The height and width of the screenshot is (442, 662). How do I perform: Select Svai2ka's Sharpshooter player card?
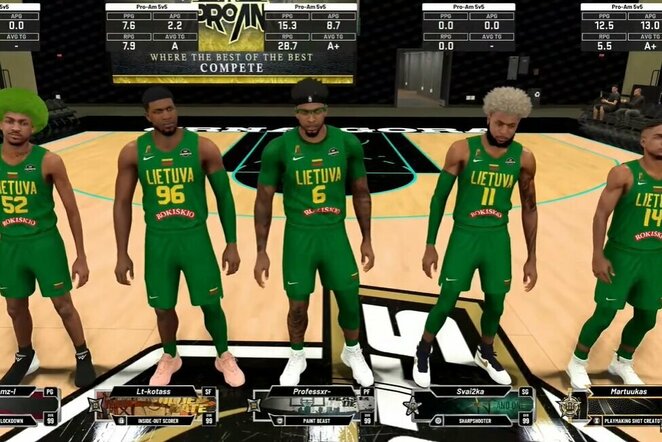click(469, 406)
